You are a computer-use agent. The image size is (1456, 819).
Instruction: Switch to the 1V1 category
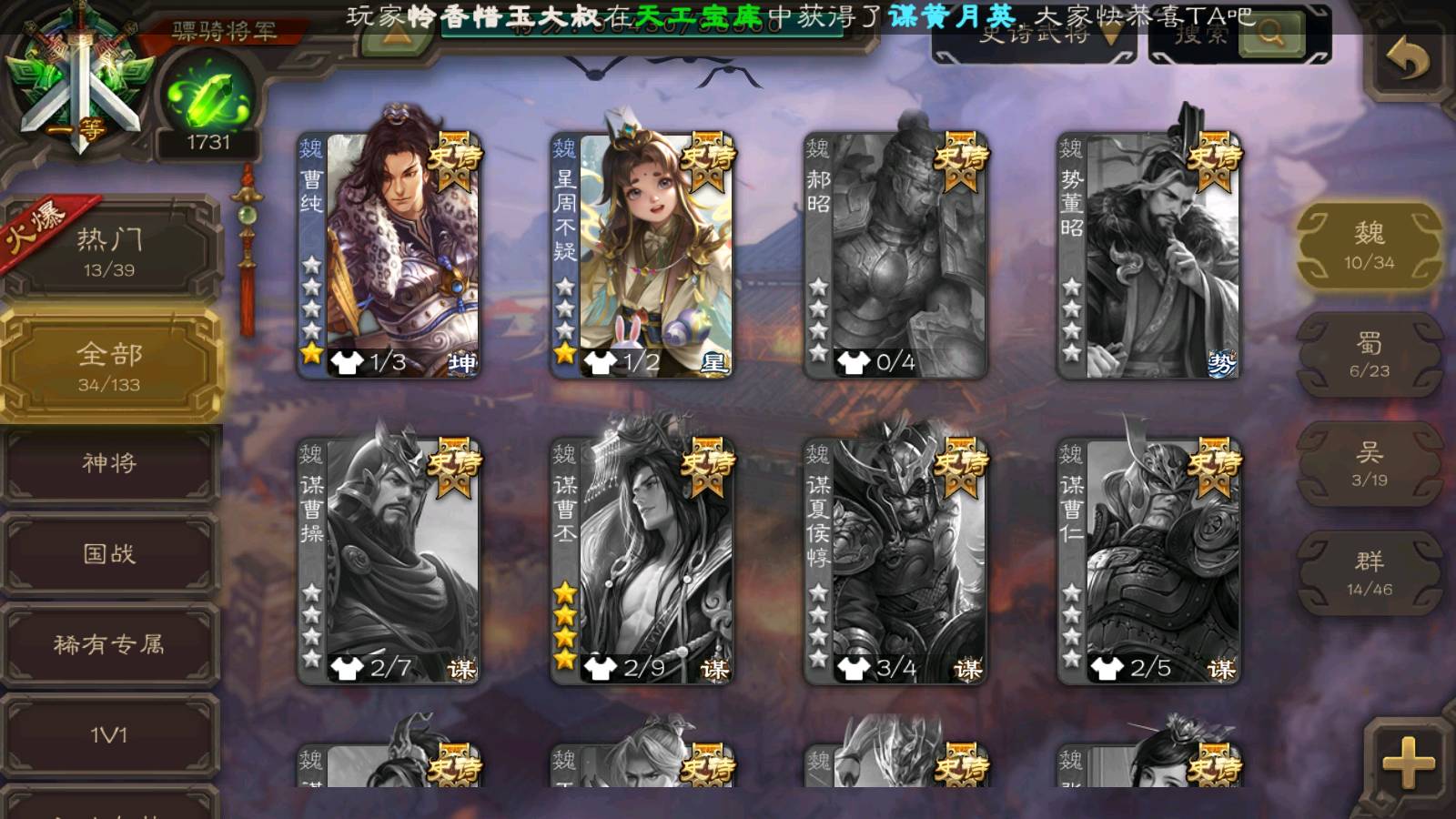pyautogui.click(x=110, y=734)
